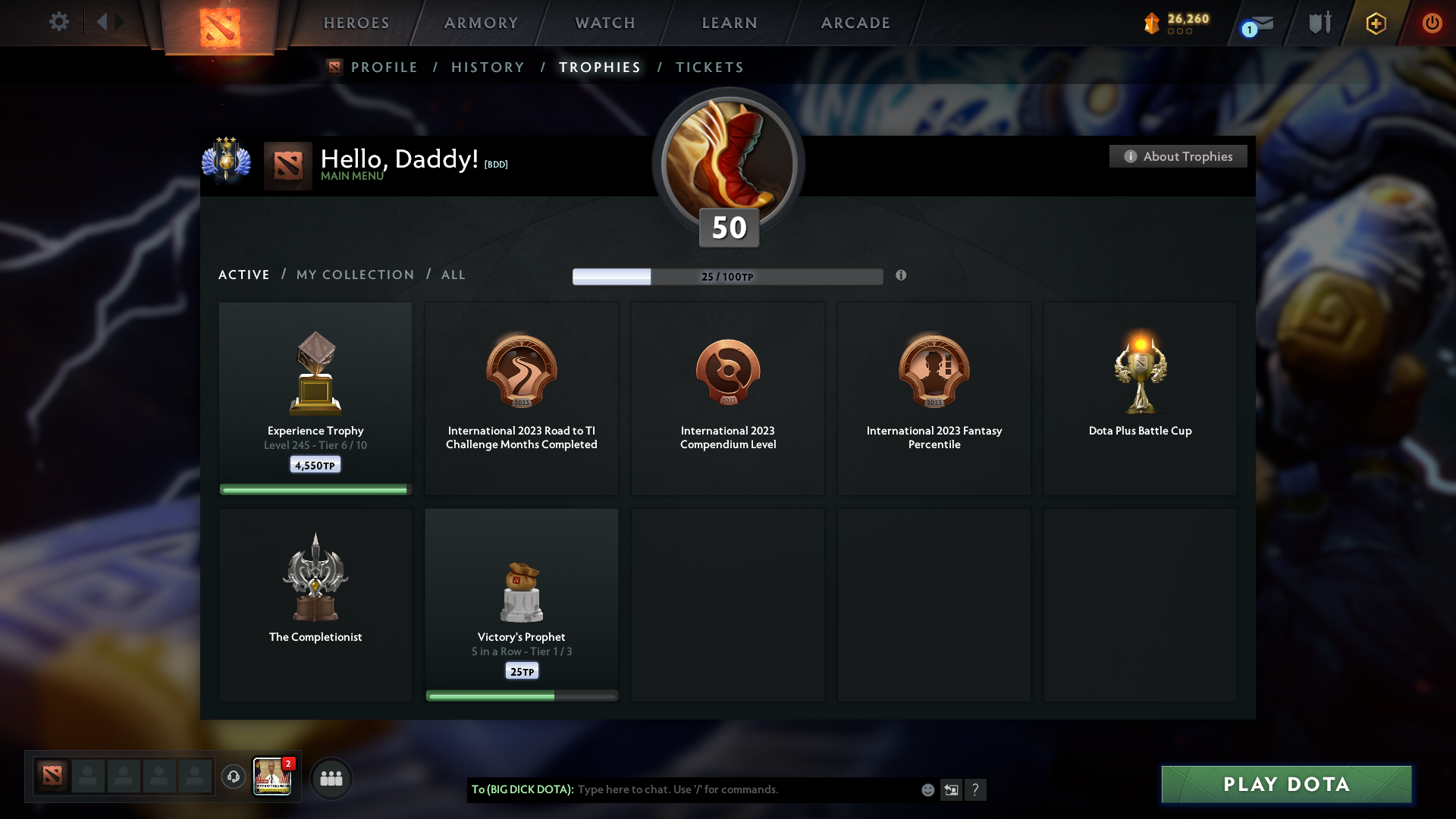1456x819 pixels.
Task: Open the WATCH menu
Action: tap(604, 23)
